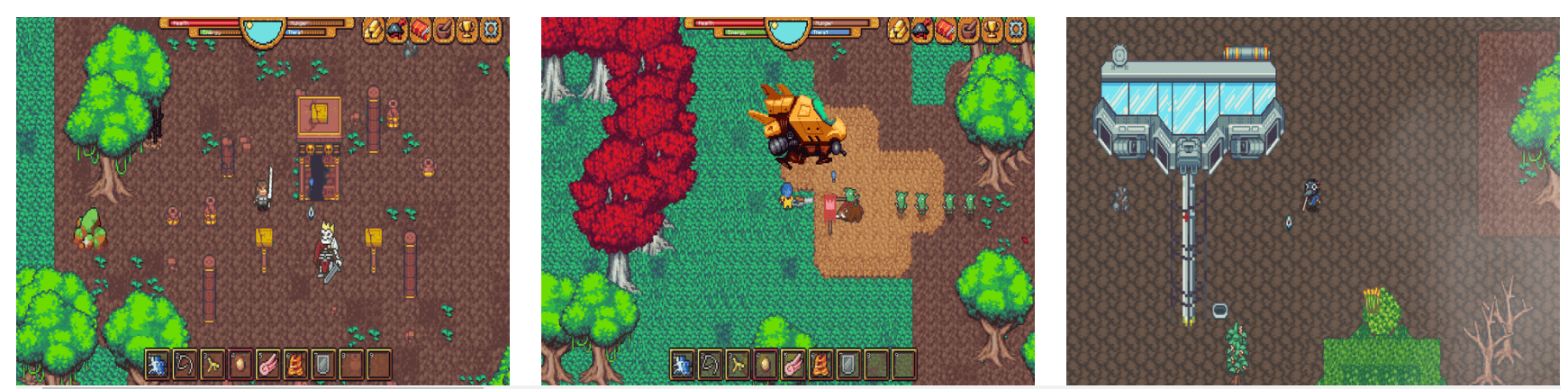This screenshot has height=389, width=1568.
Task: Open the skeleton king graveyard screenshot thumbnail
Action: (x=262, y=201)
